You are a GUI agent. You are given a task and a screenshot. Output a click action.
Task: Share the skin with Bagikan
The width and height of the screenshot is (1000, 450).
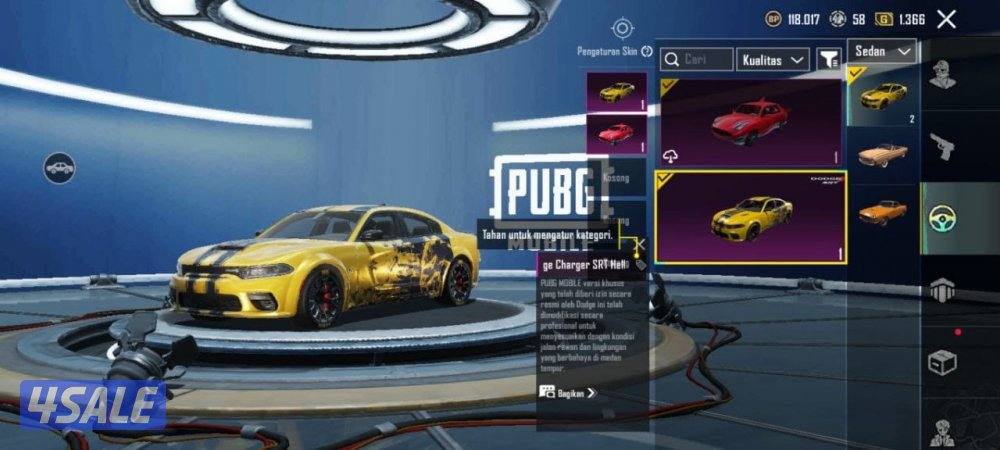click(x=568, y=393)
